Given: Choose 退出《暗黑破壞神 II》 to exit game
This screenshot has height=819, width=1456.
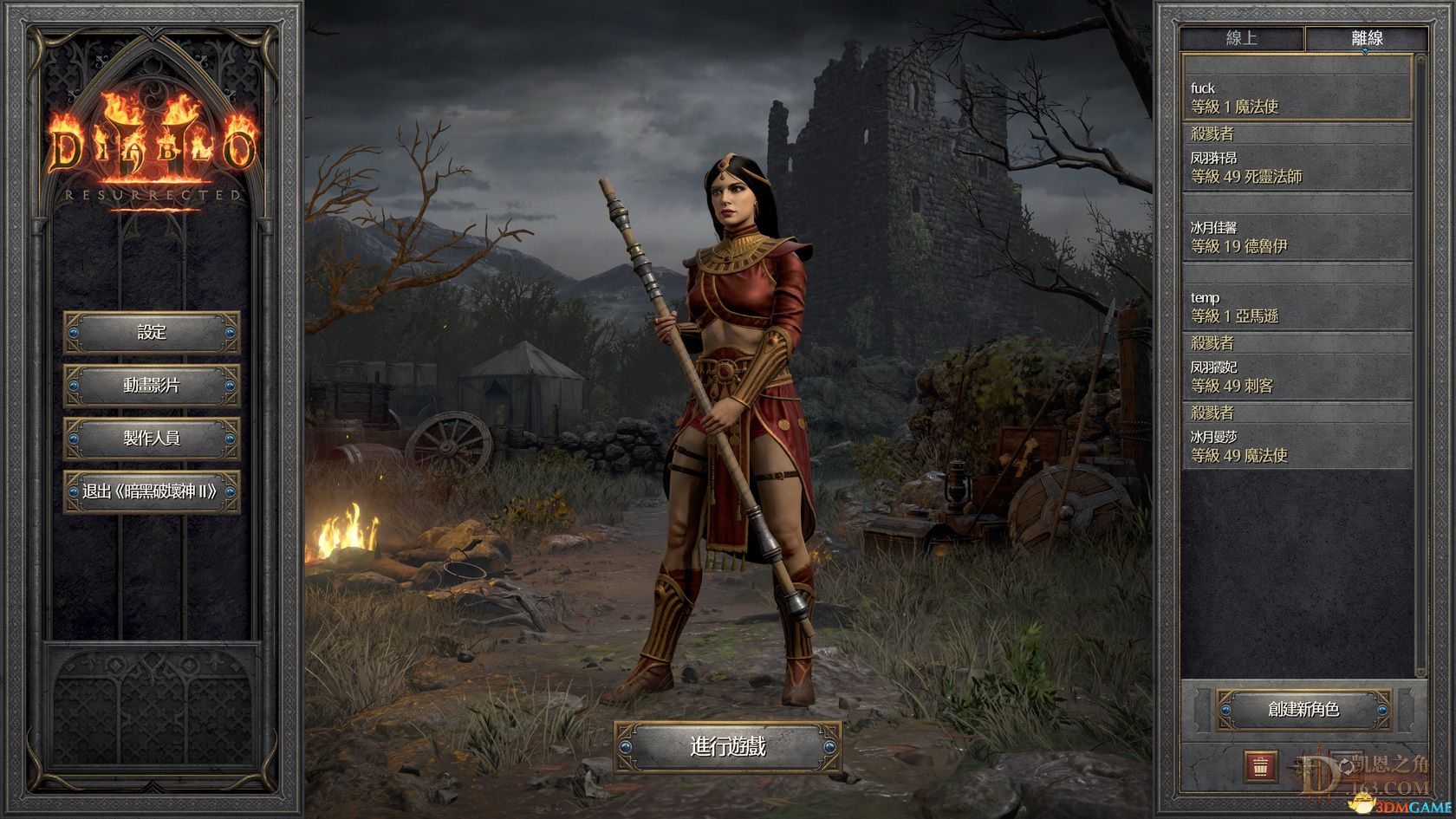Looking at the screenshot, I should coord(152,491).
